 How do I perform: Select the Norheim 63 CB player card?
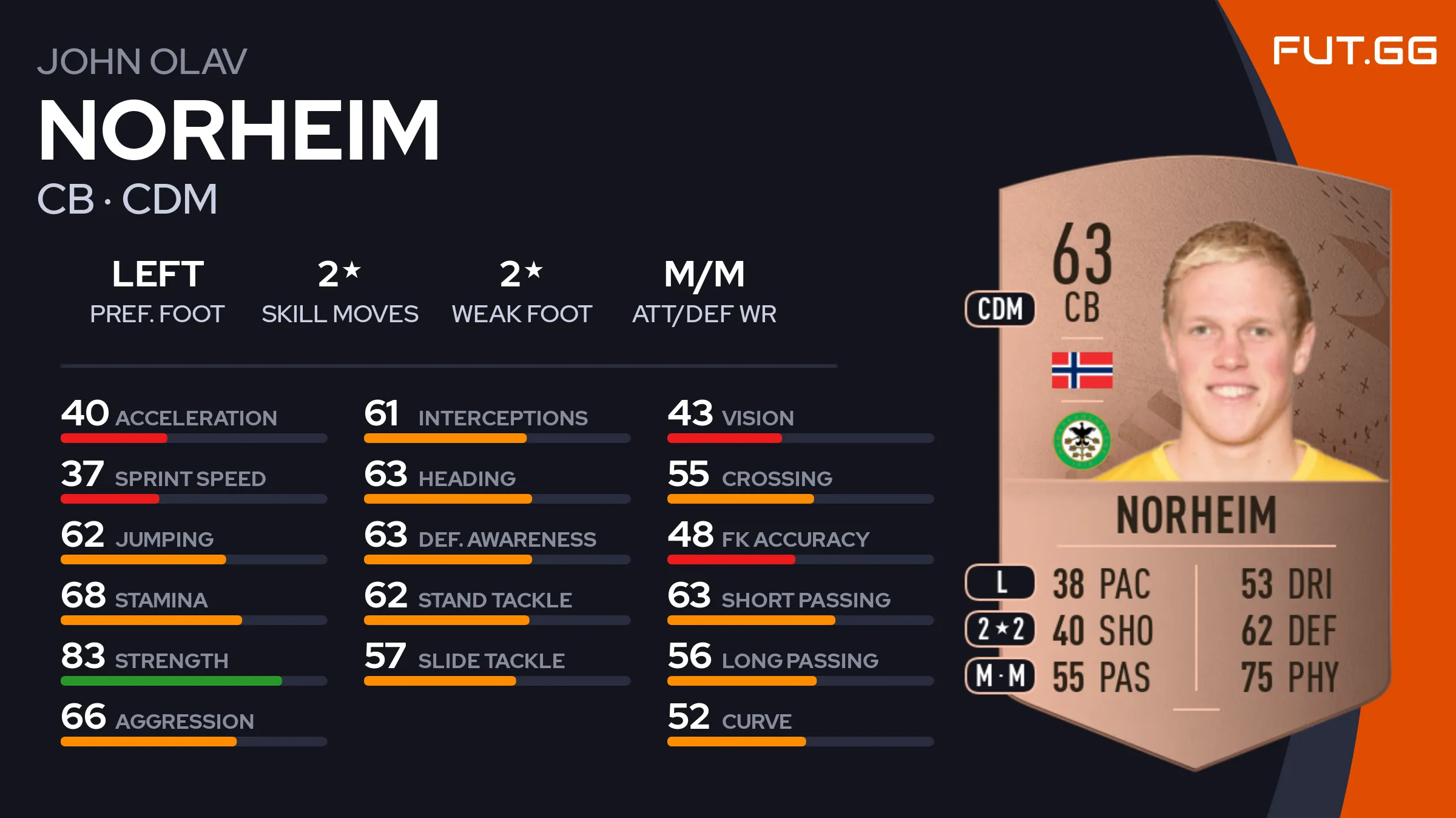(1194, 461)
